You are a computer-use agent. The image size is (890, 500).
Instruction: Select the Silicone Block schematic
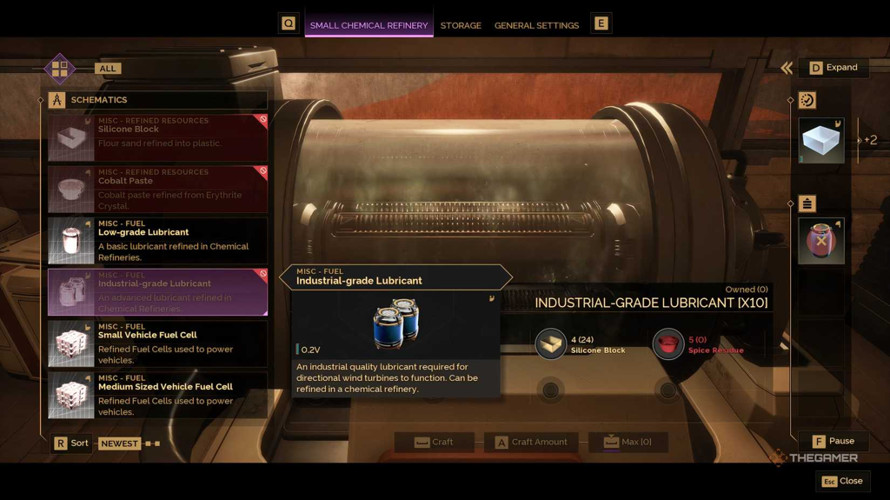point(157,137)
